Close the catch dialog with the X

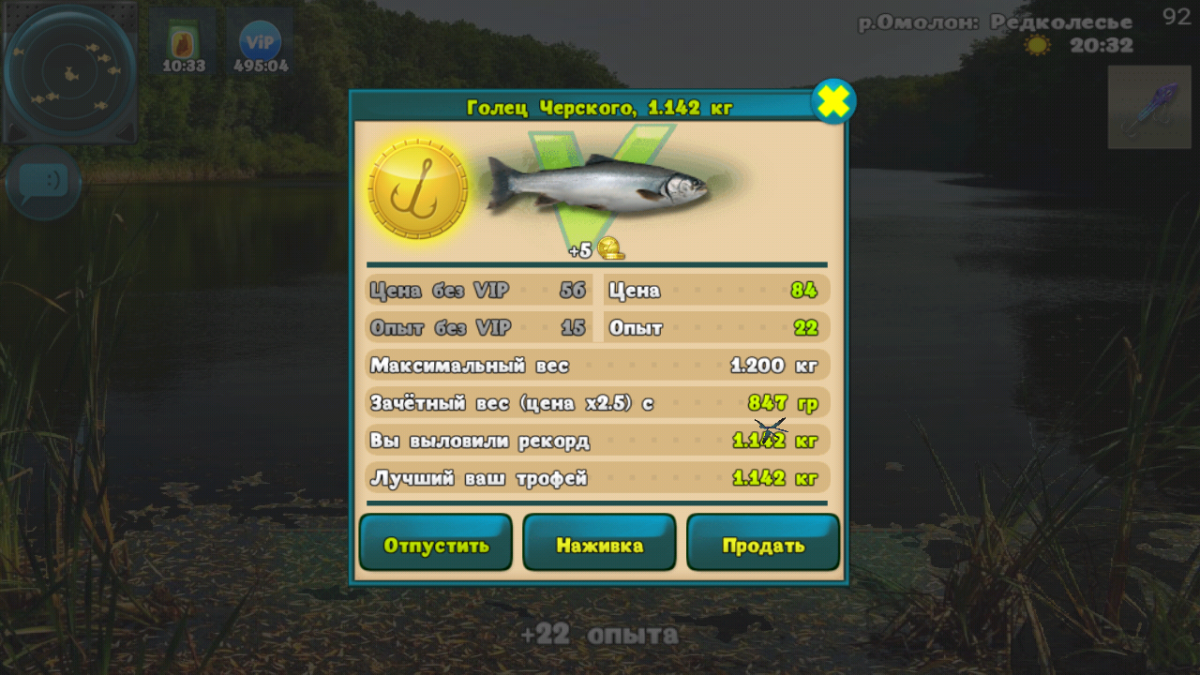(x=833, y=101)
